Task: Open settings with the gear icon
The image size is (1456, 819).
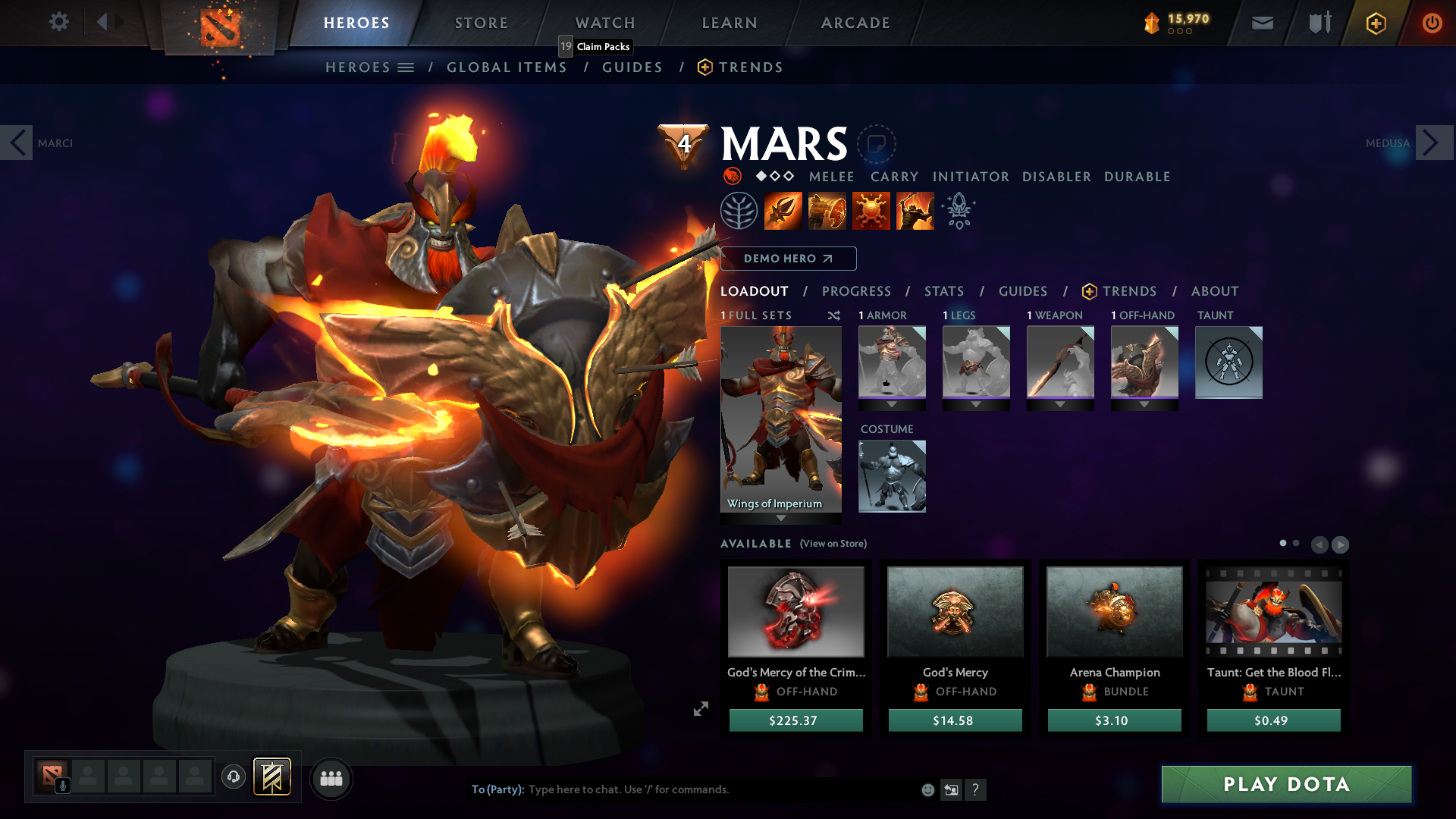Action: pyautogui.click(x=59, y=22)
